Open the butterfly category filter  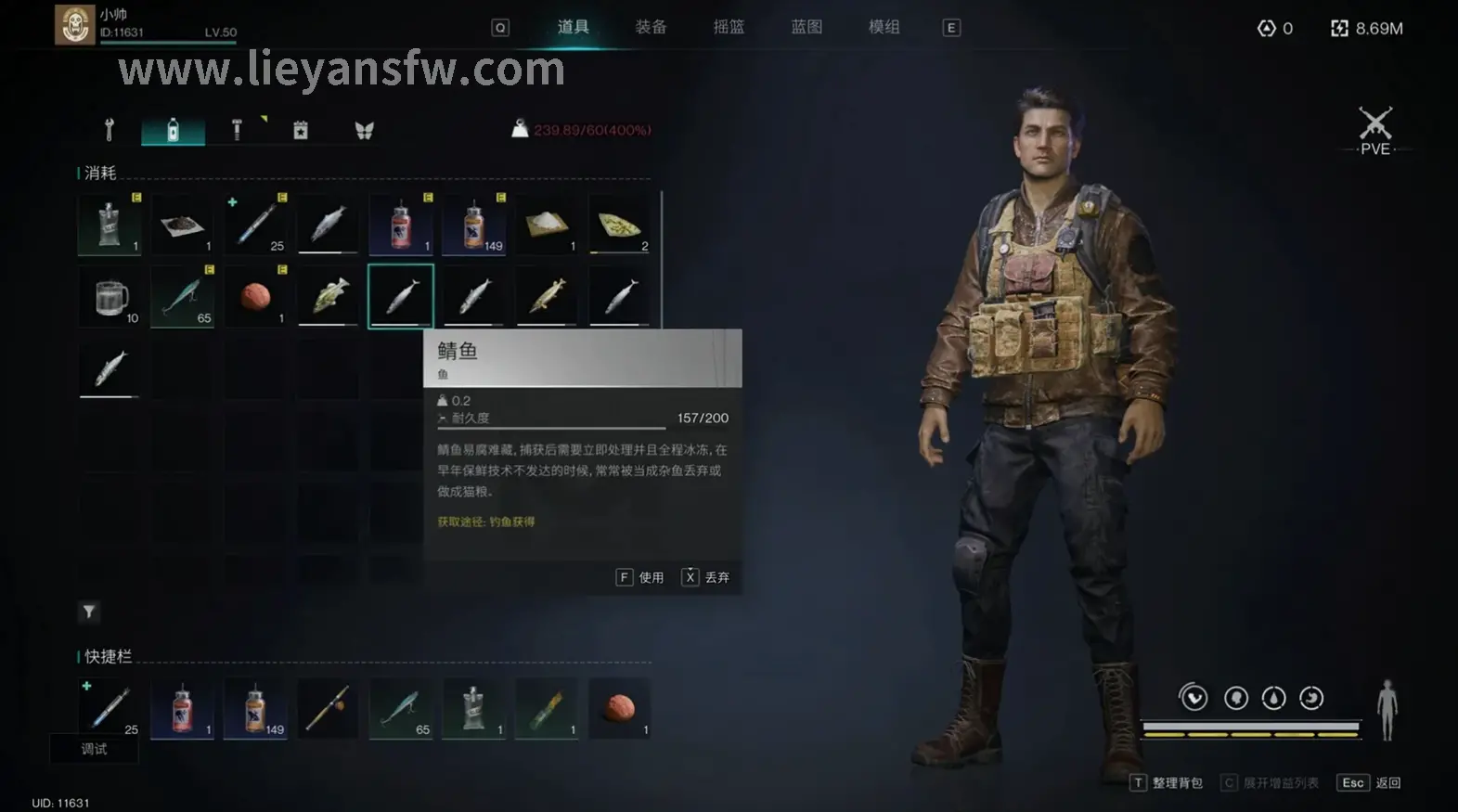coord(364,130)
